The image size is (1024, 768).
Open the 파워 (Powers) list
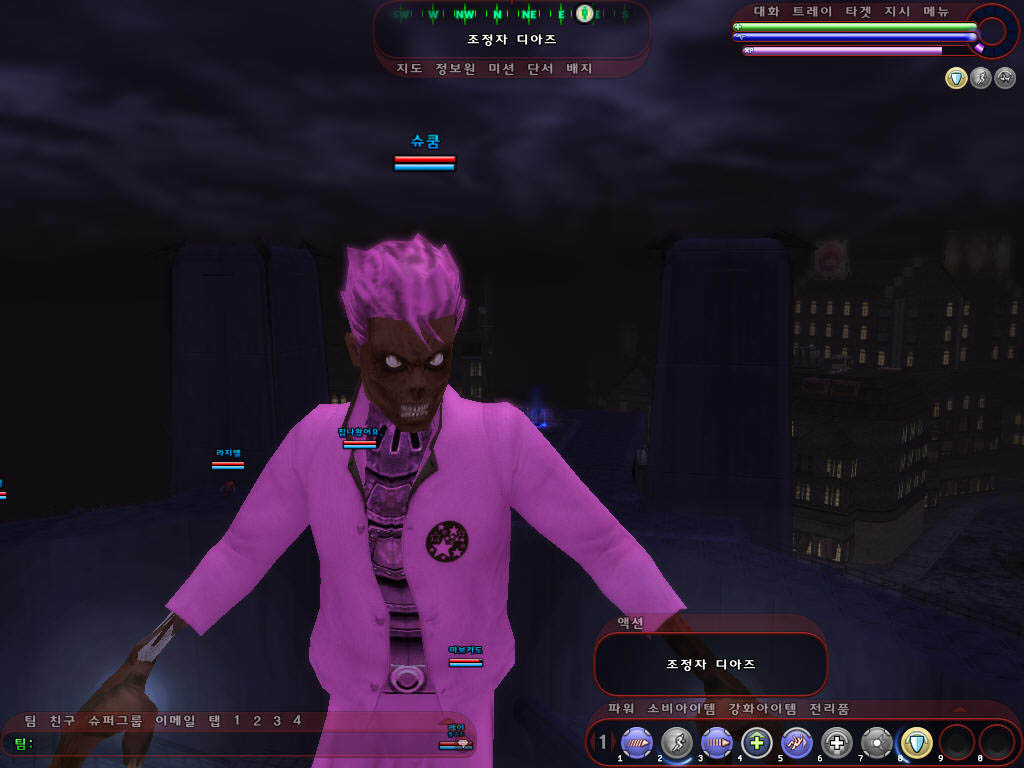(621, 709)
